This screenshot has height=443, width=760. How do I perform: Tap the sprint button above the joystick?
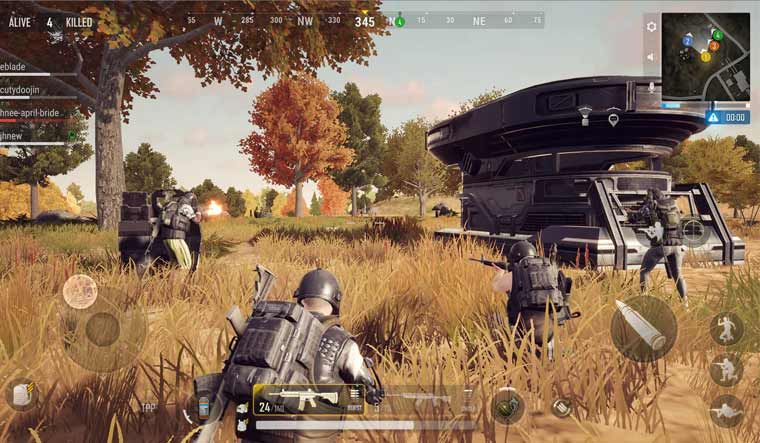coord(80,292)
